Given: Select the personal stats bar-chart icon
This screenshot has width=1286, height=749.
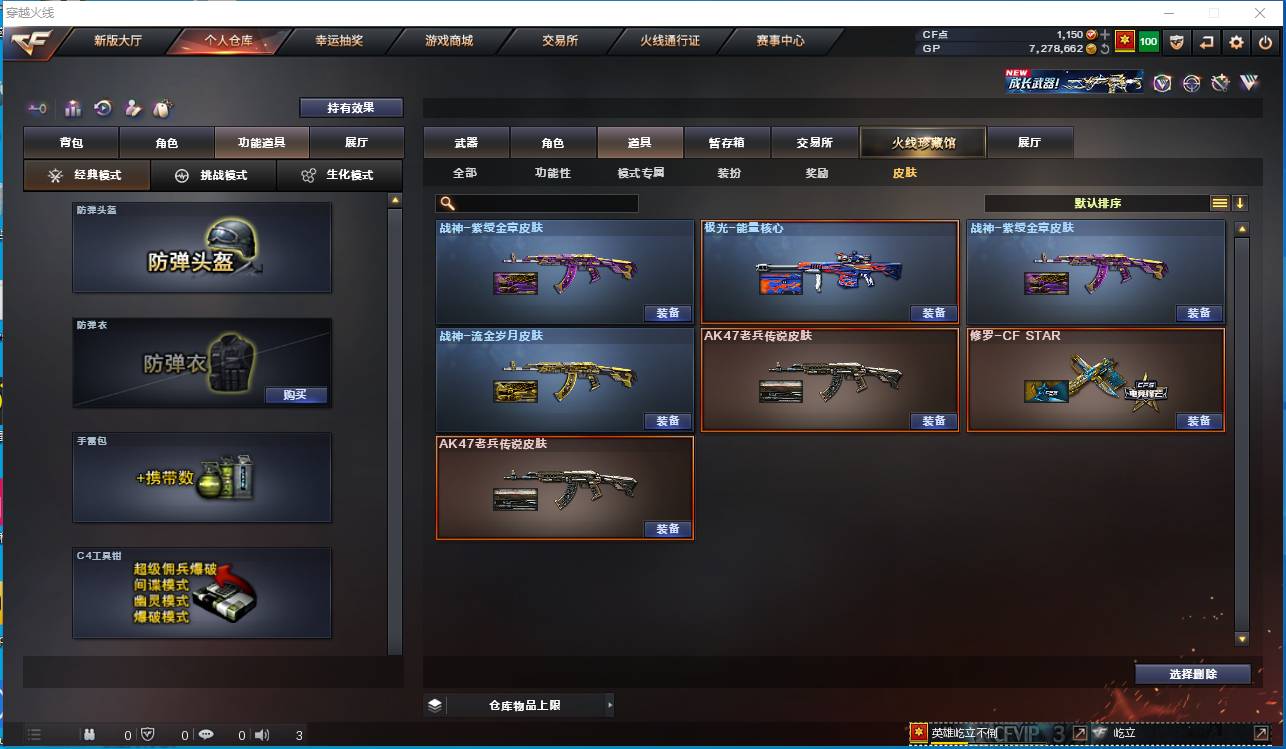Looking at the screenshot, I should (x=72, y=108).
